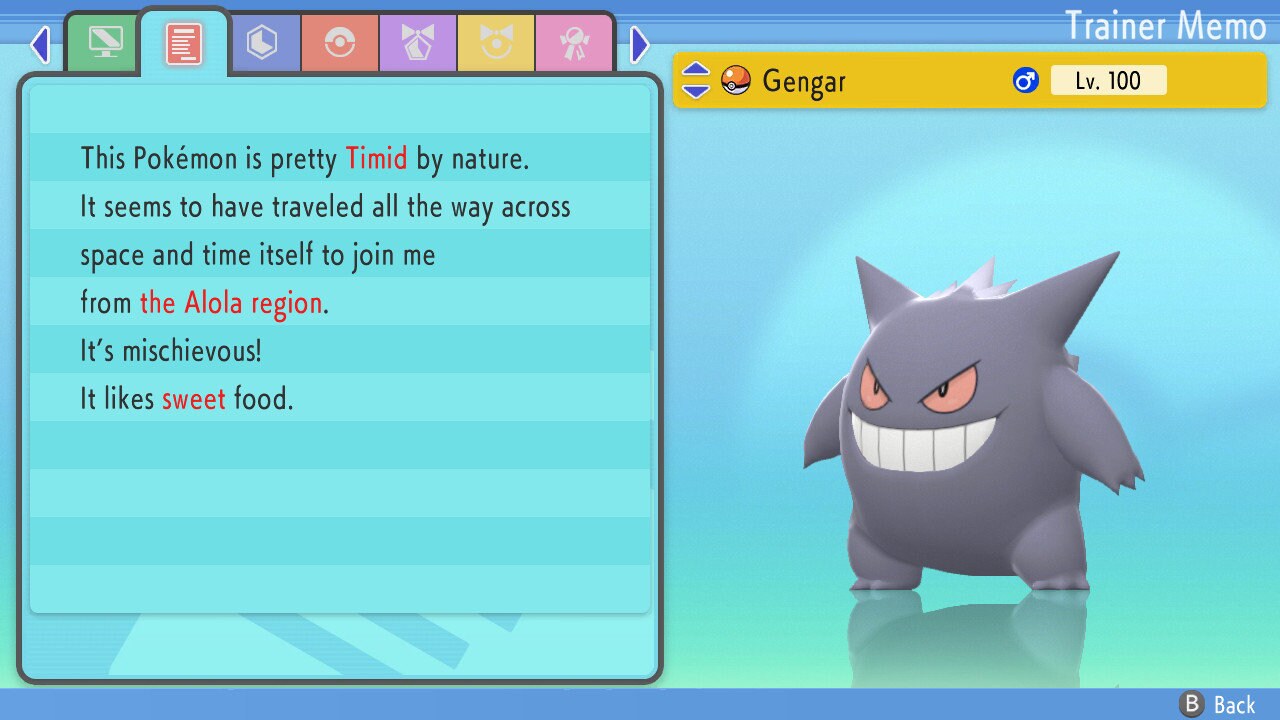Click the right arrow after the tabs
Image resolution: width=1280 pixels, height=720 pixels.
tap(640, 44)
